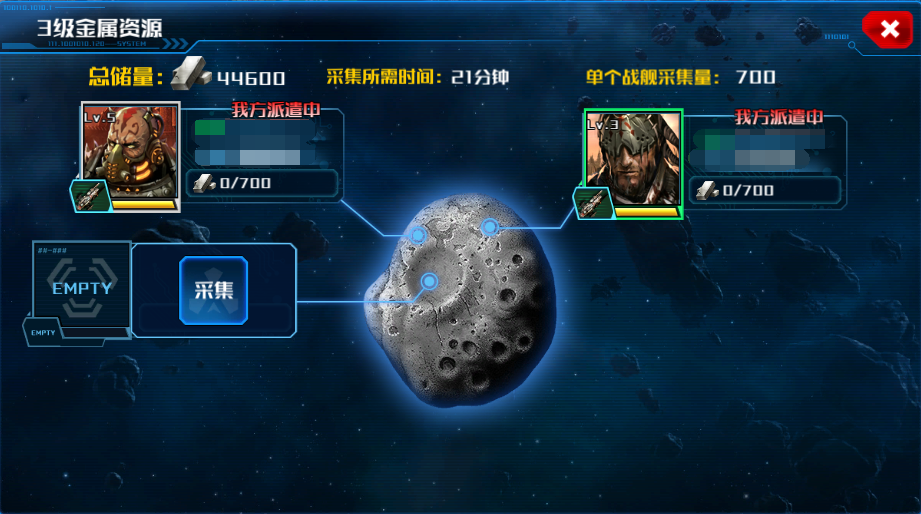Screen dimensions: 921x514
Task: Select the EMPTY commander slot
Action: (82, 288)
